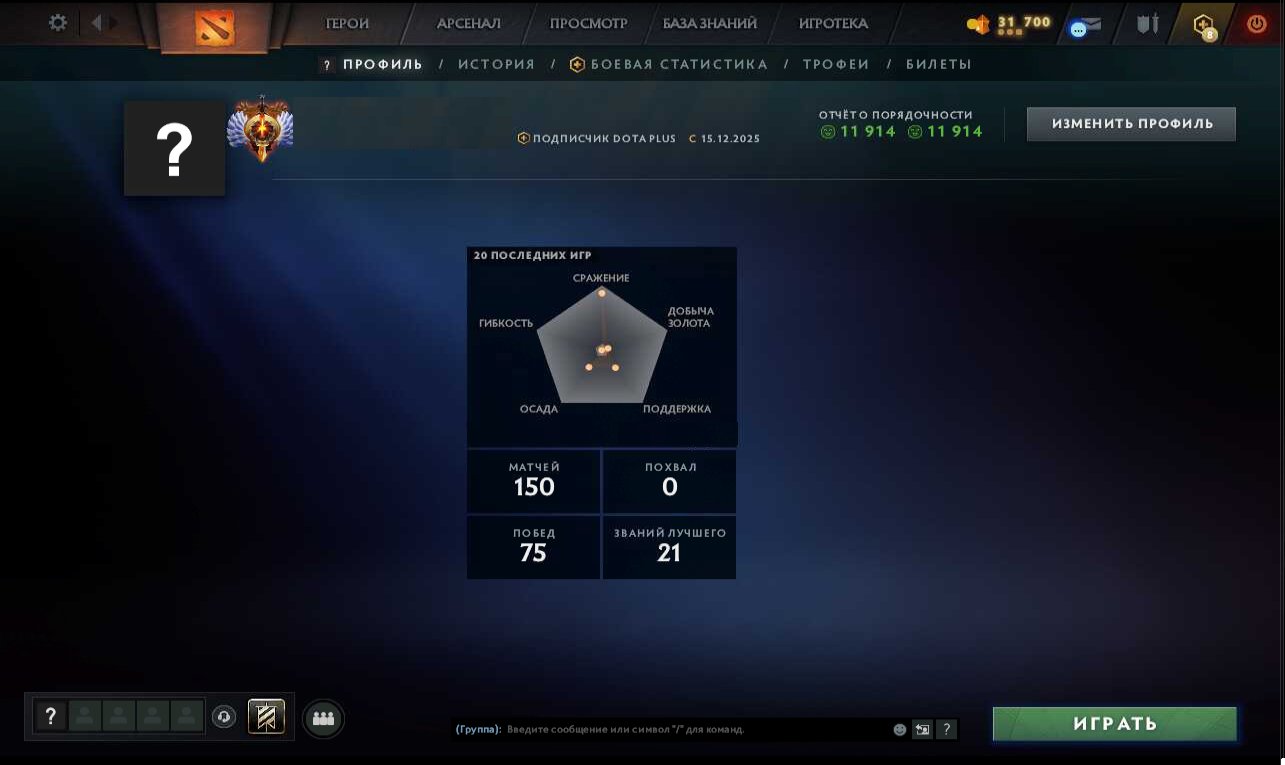Screen dimensions: 1285x765
Task: Open the friends list icon near the party bar
Action: tap(323, 717)
